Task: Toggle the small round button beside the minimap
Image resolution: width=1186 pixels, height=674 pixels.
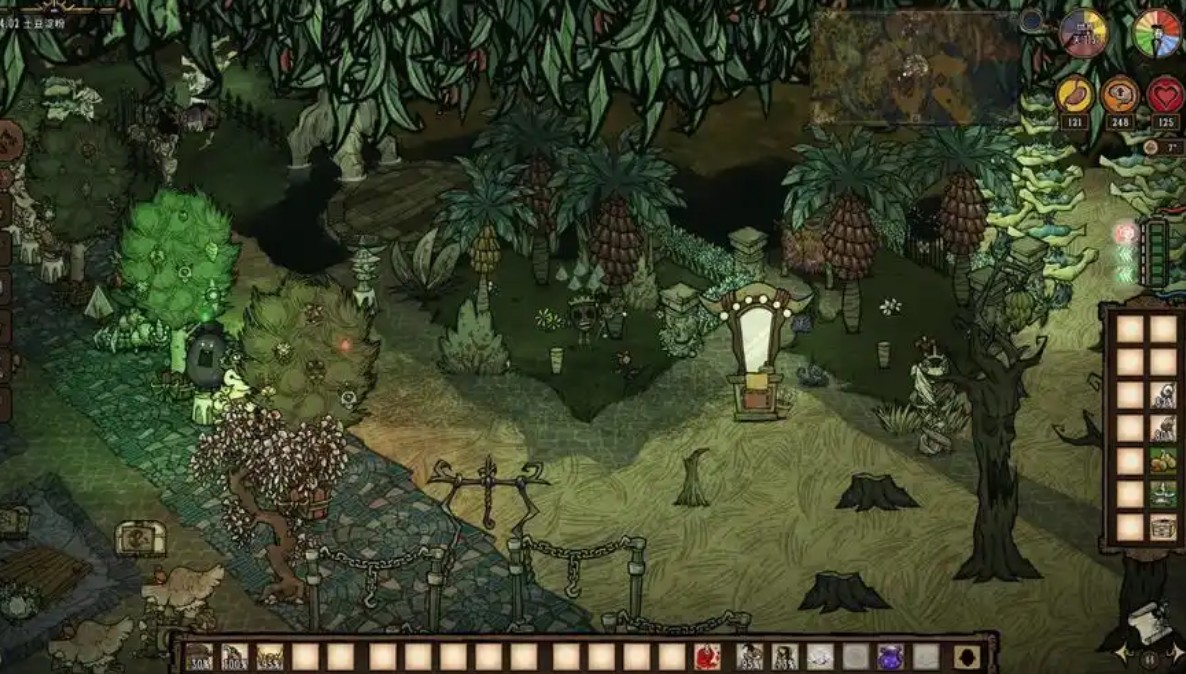Action: pyautogui.click(x=1031, y=20)
